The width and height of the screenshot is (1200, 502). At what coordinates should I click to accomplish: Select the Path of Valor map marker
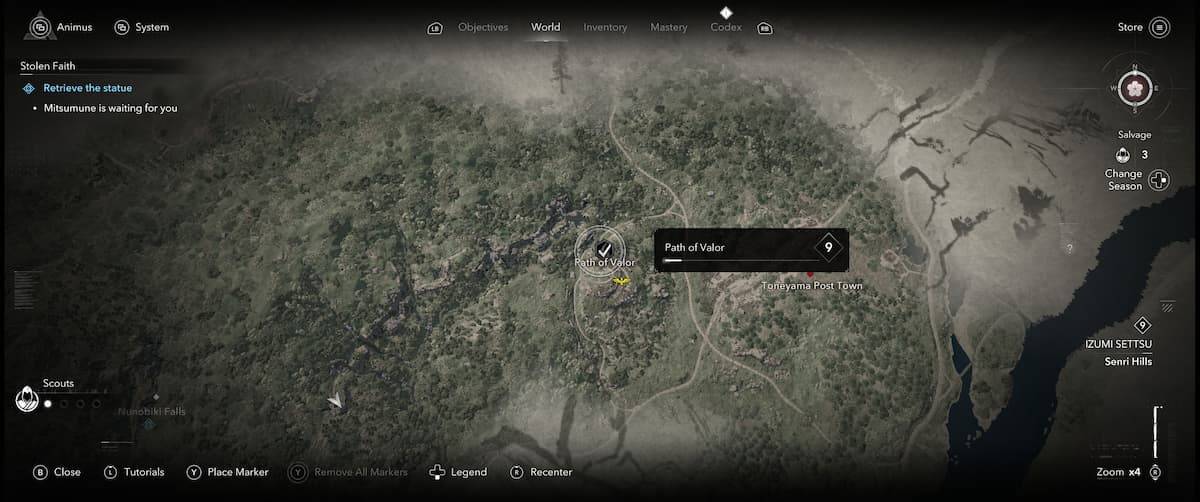tap(604, 249)
